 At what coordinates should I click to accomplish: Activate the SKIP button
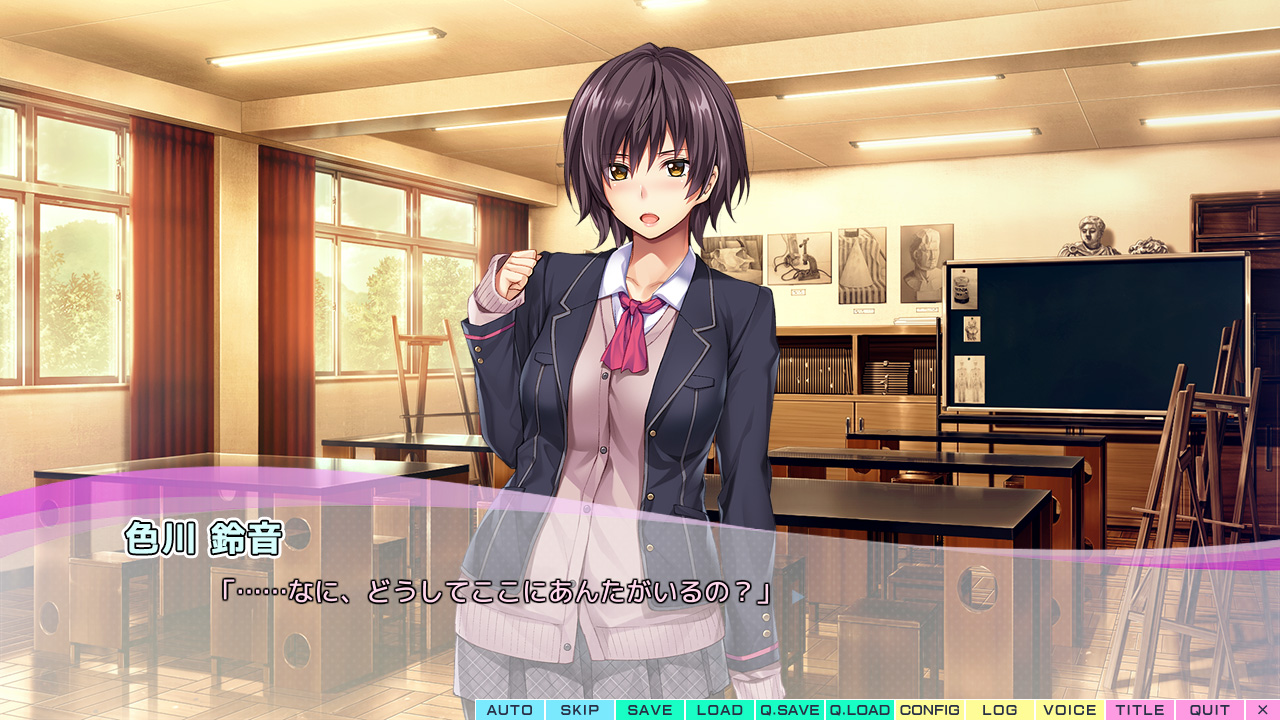(580, 710)
